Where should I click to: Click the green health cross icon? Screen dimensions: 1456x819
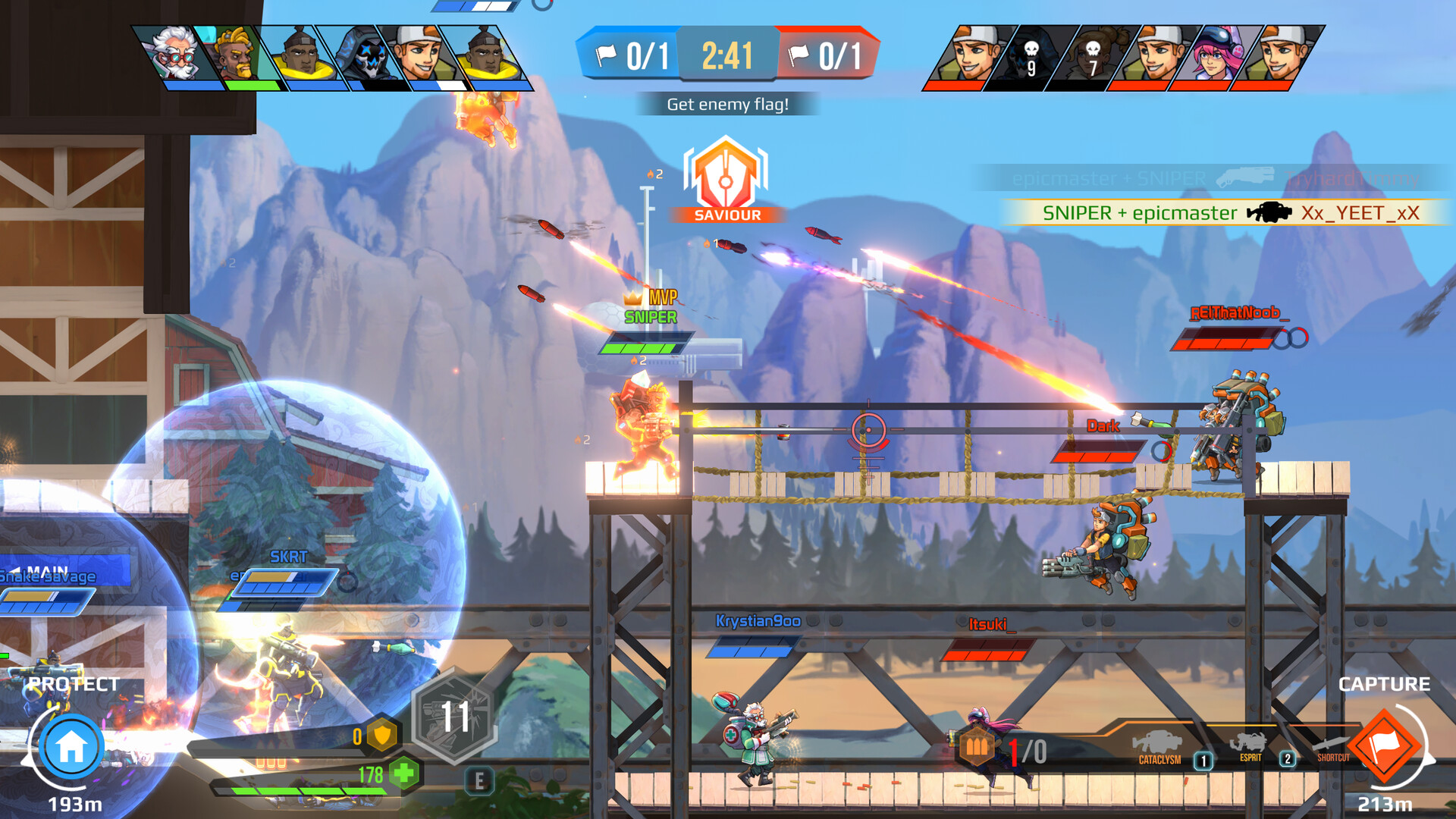(x=404, y=774)
